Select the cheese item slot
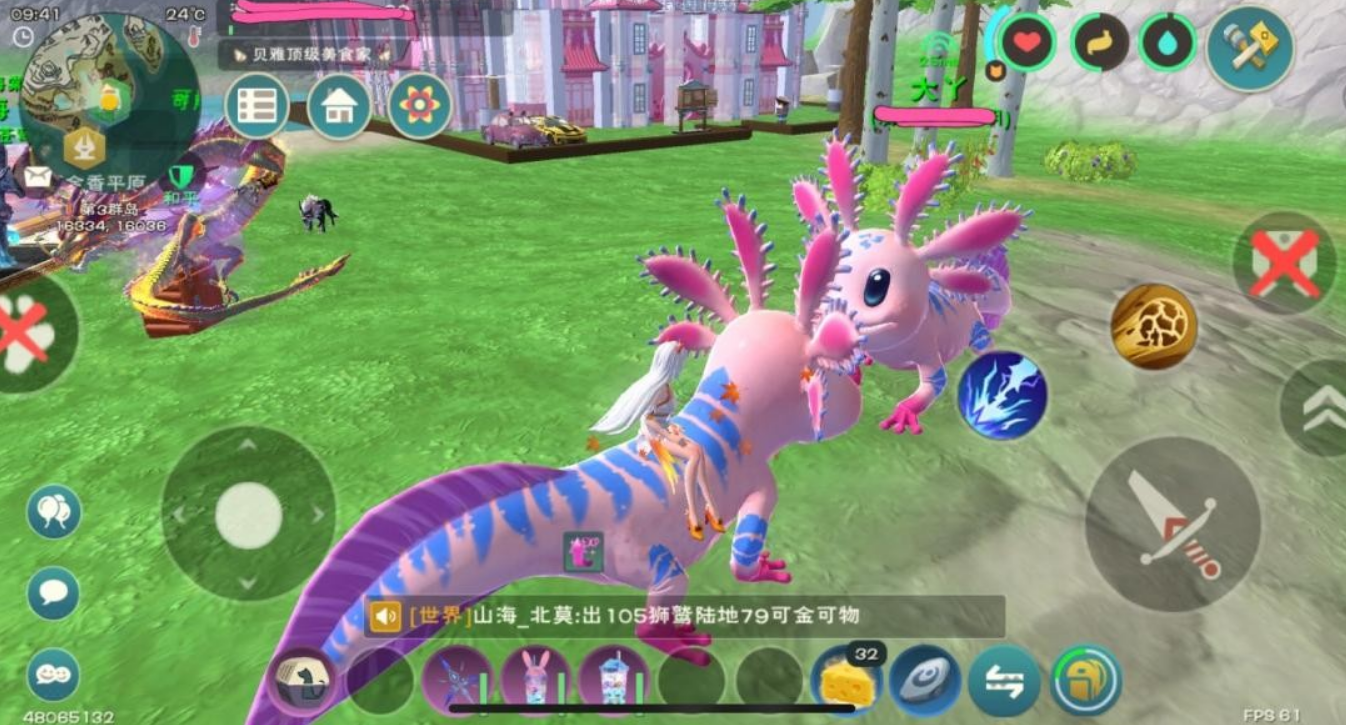This screenshot has height=725, width=1346. [845, 682]
